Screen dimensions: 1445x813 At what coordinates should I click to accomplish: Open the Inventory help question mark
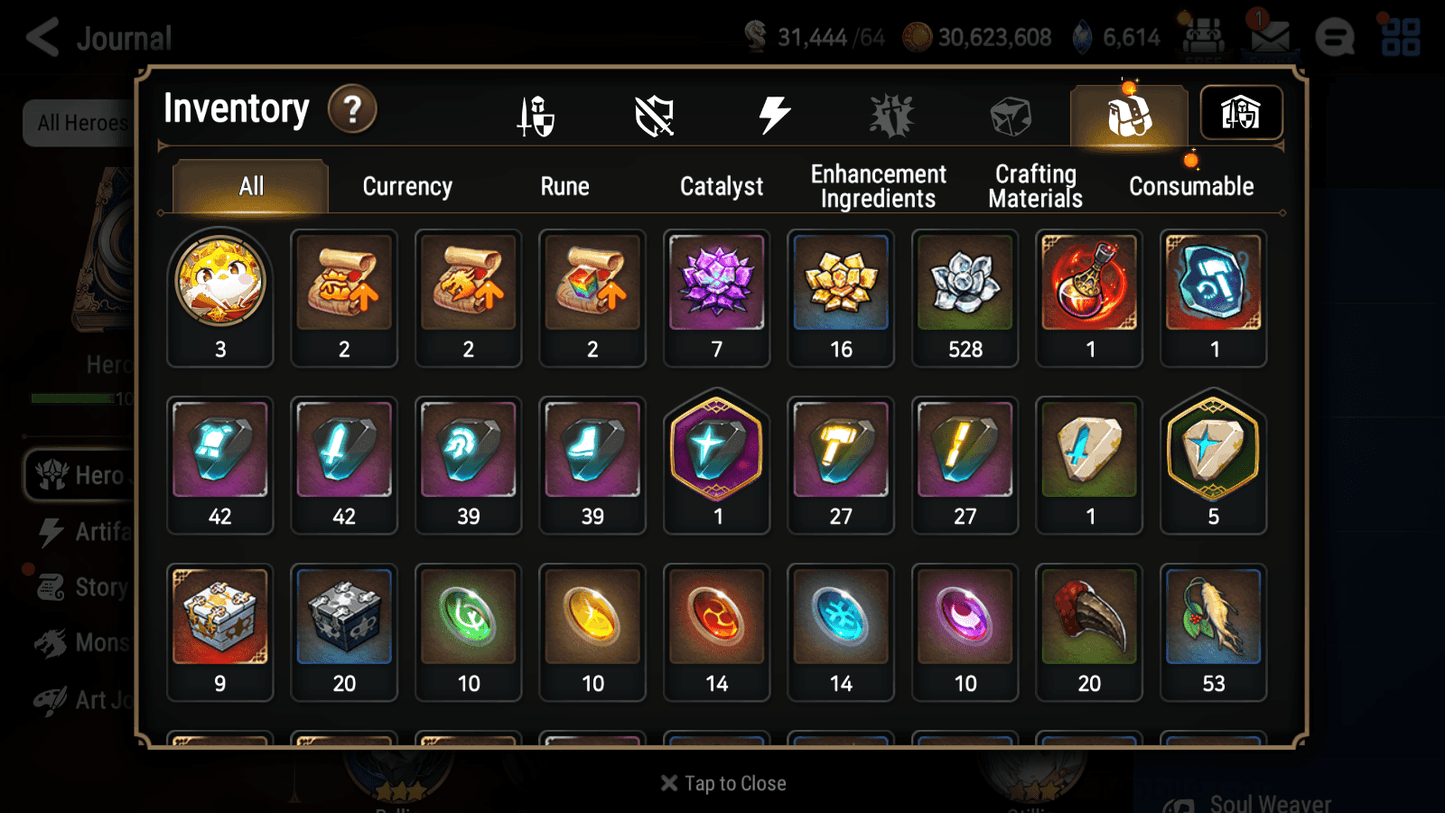click(x=352, y=110)
